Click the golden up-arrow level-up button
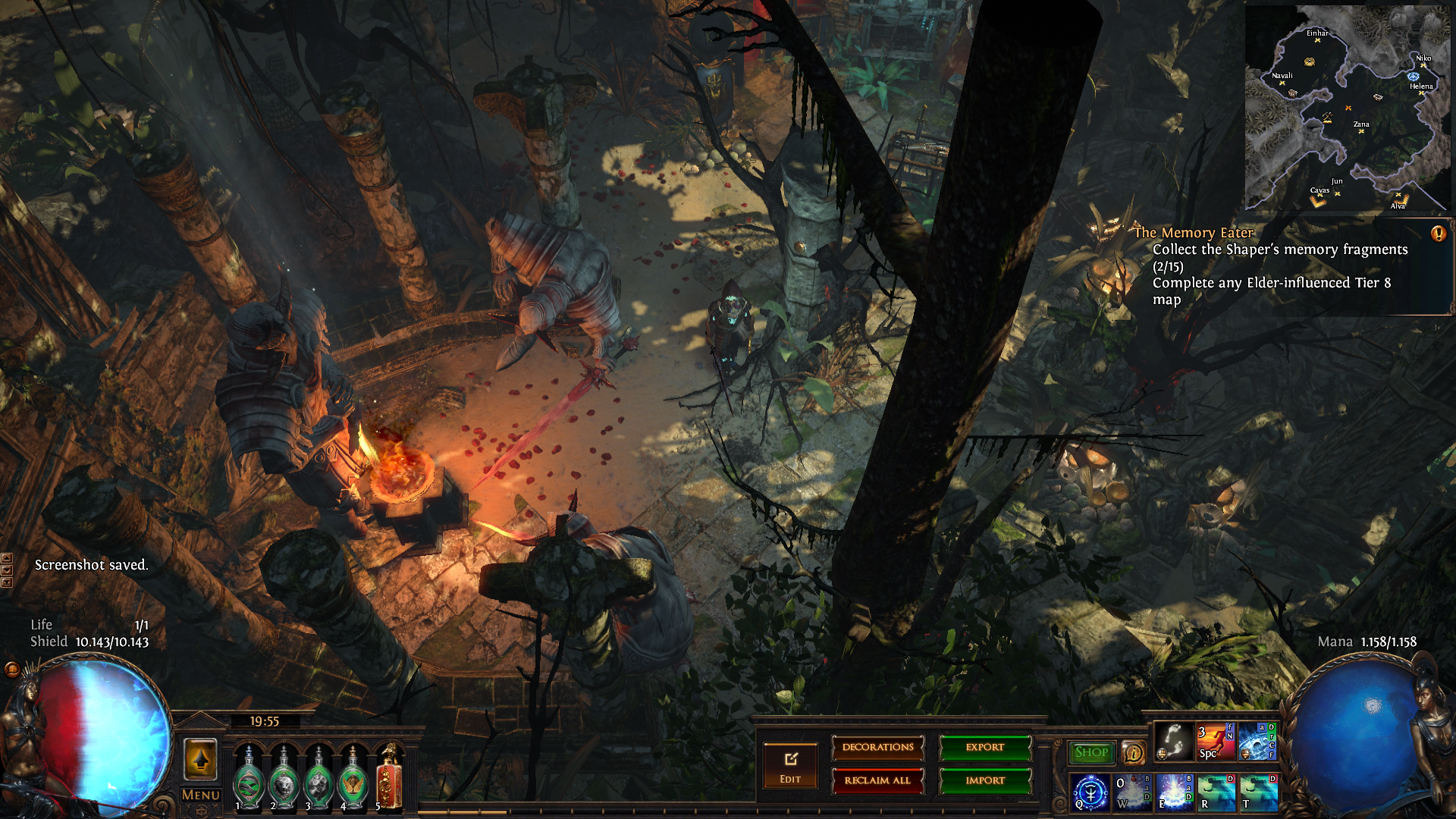Screen dimensions: 1456x819 point(201,759)
